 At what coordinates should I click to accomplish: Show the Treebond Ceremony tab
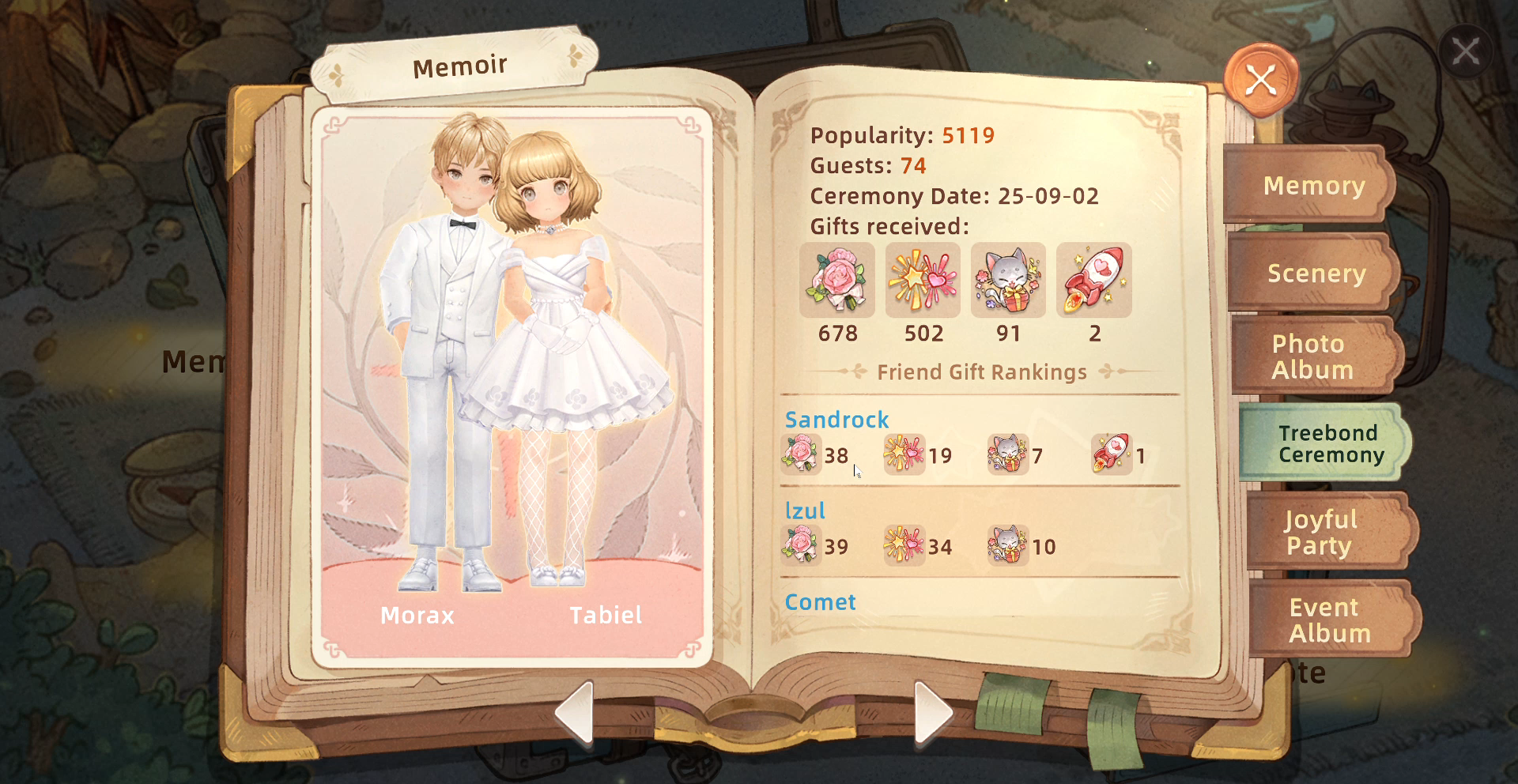[x=1331, y=443]
